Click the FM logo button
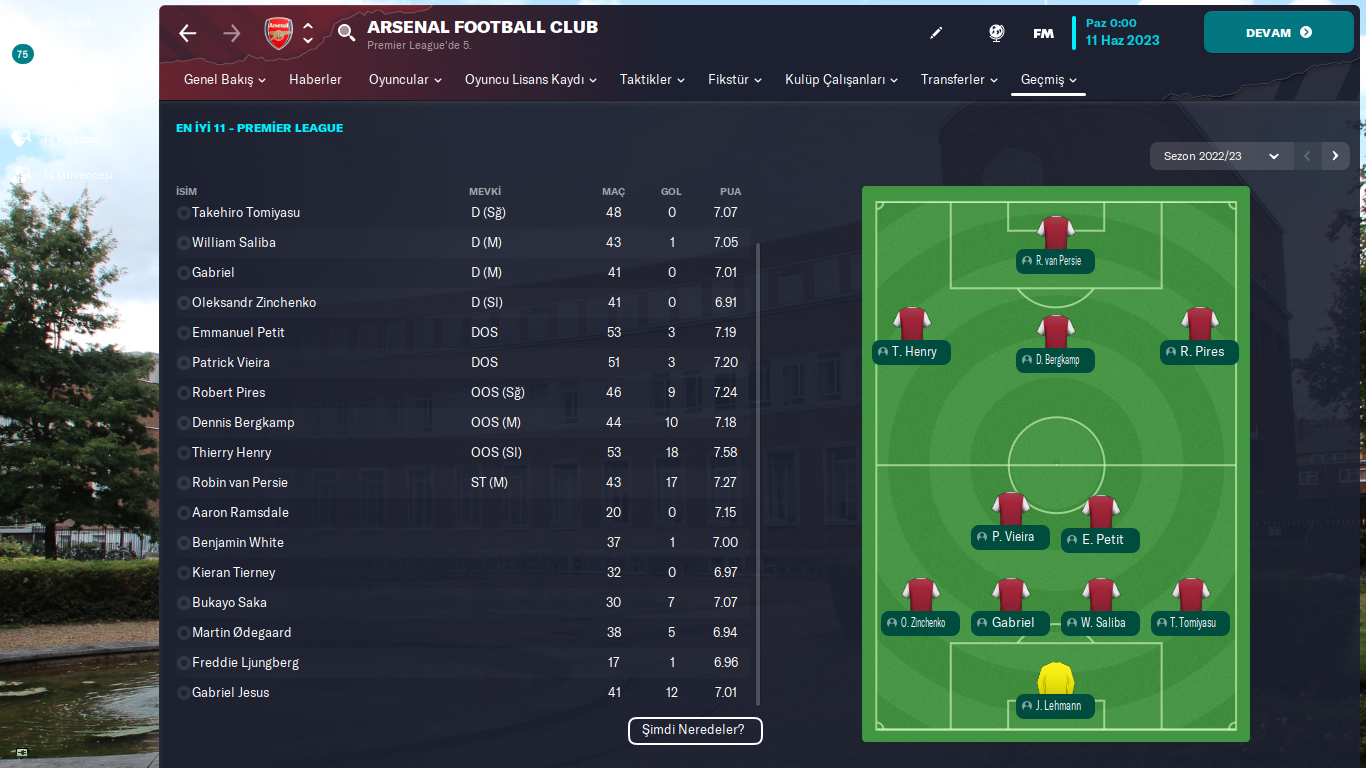This screenshot has height=768, width=1366. pos(1043,33)
